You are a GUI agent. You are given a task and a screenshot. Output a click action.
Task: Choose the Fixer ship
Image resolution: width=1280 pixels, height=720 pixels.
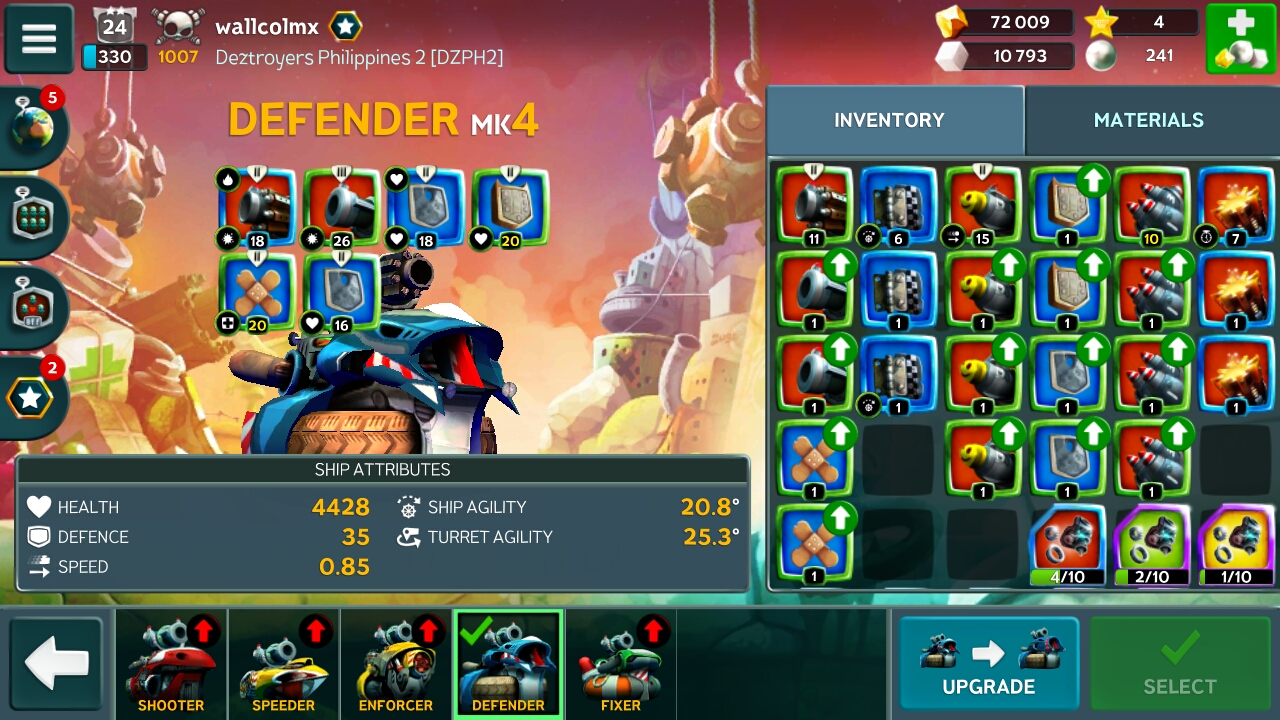click(620, 664)
